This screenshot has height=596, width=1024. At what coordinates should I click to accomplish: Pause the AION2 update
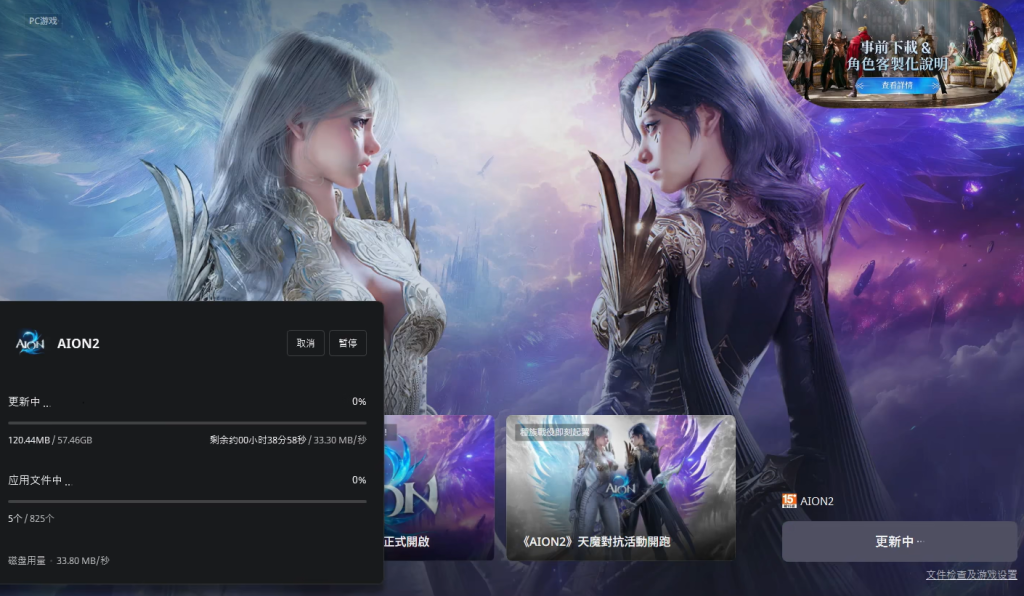[x=348, y=343]
